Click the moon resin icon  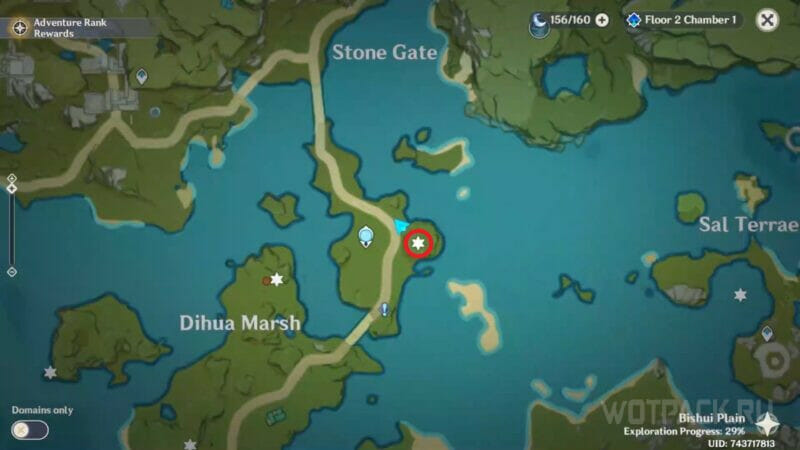[x=539, y=20]
